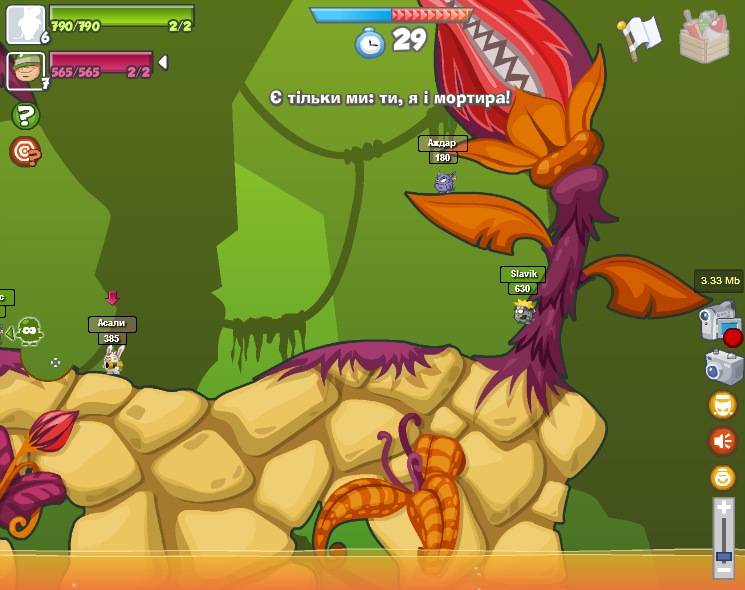Click the orange masked face button
The image size is (745, 590).
coord(723,404)
